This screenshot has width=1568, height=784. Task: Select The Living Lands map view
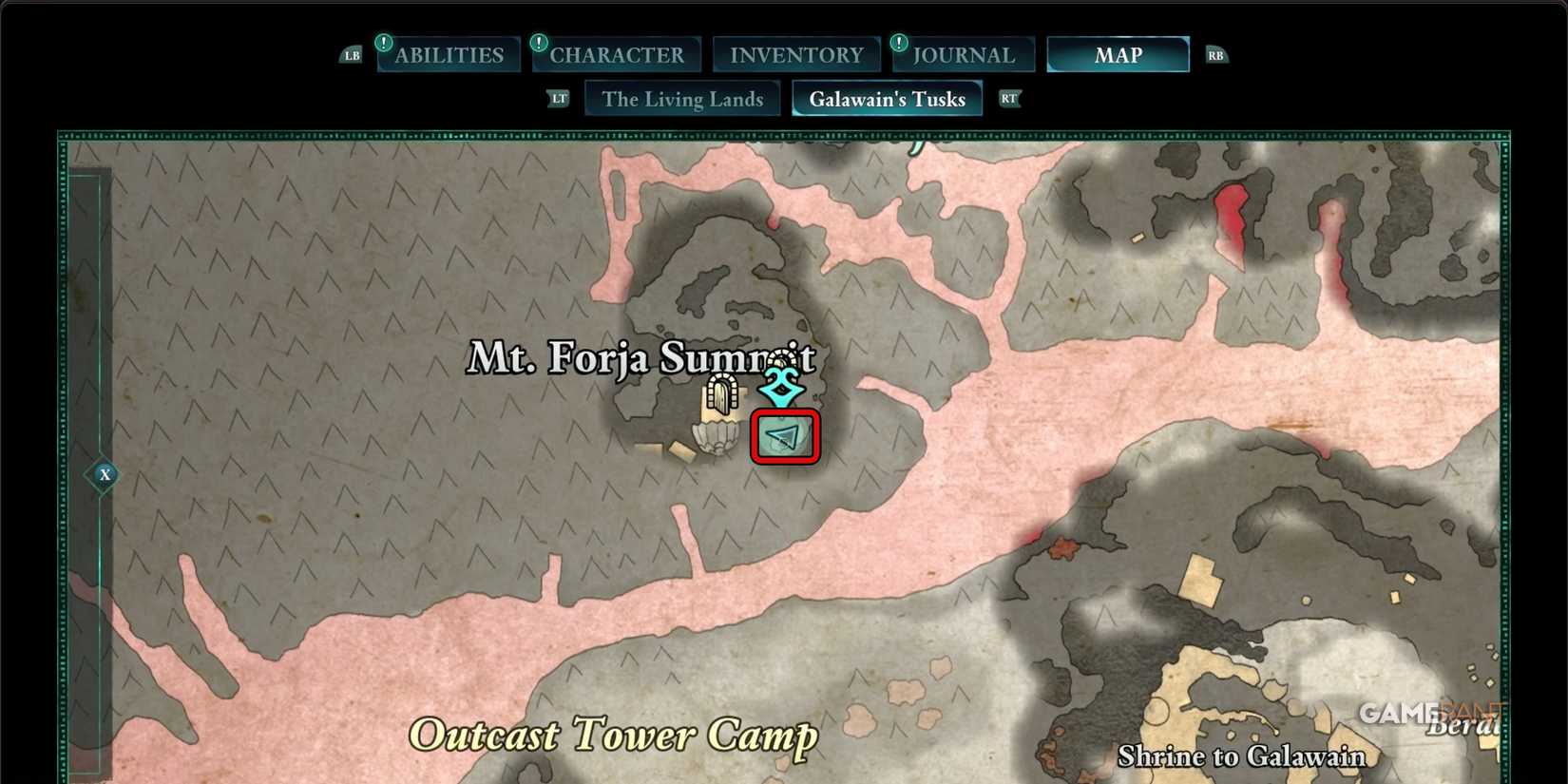(x=682, y=98)
